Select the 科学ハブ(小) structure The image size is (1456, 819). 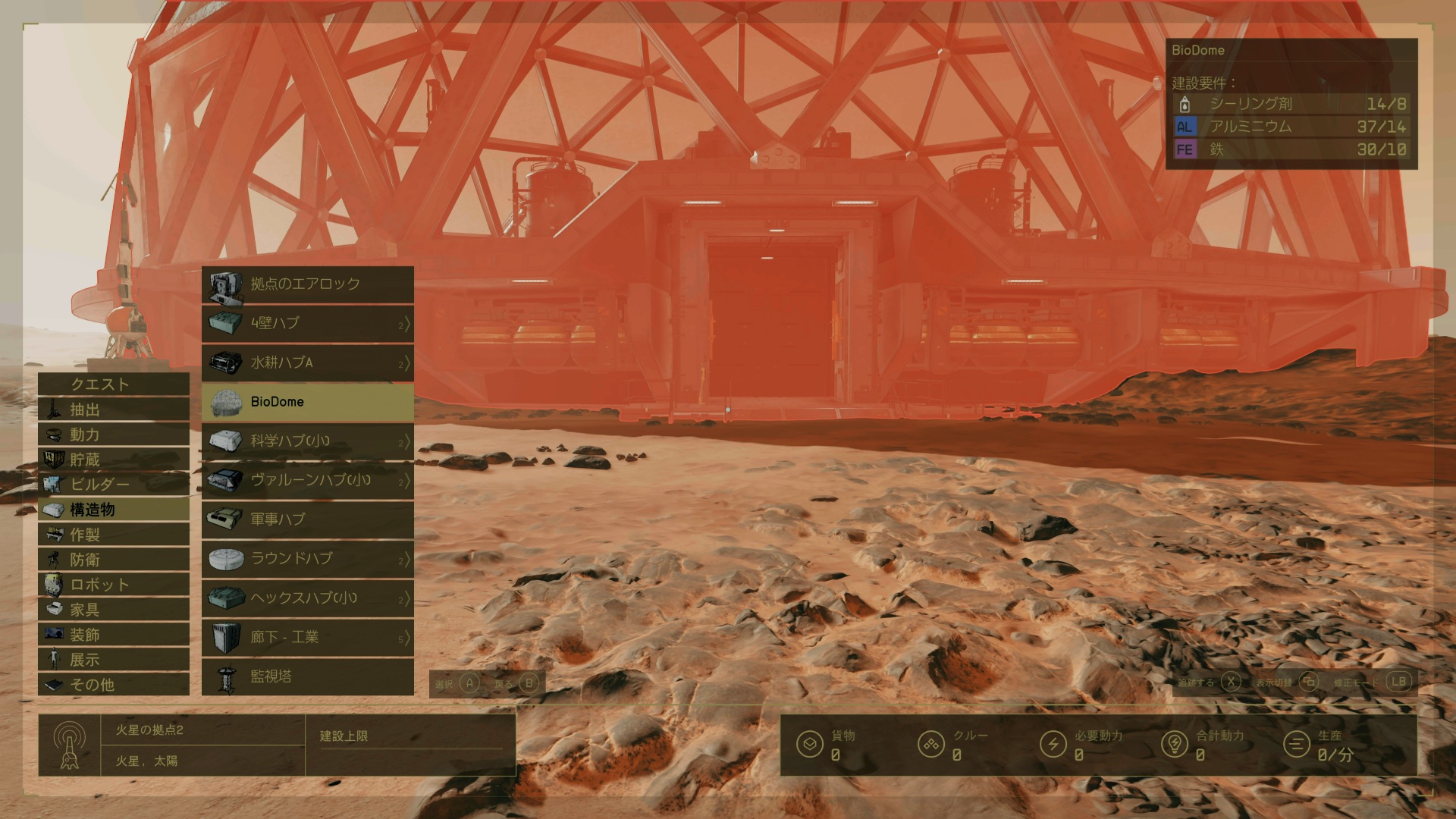(x=308, y=441)
